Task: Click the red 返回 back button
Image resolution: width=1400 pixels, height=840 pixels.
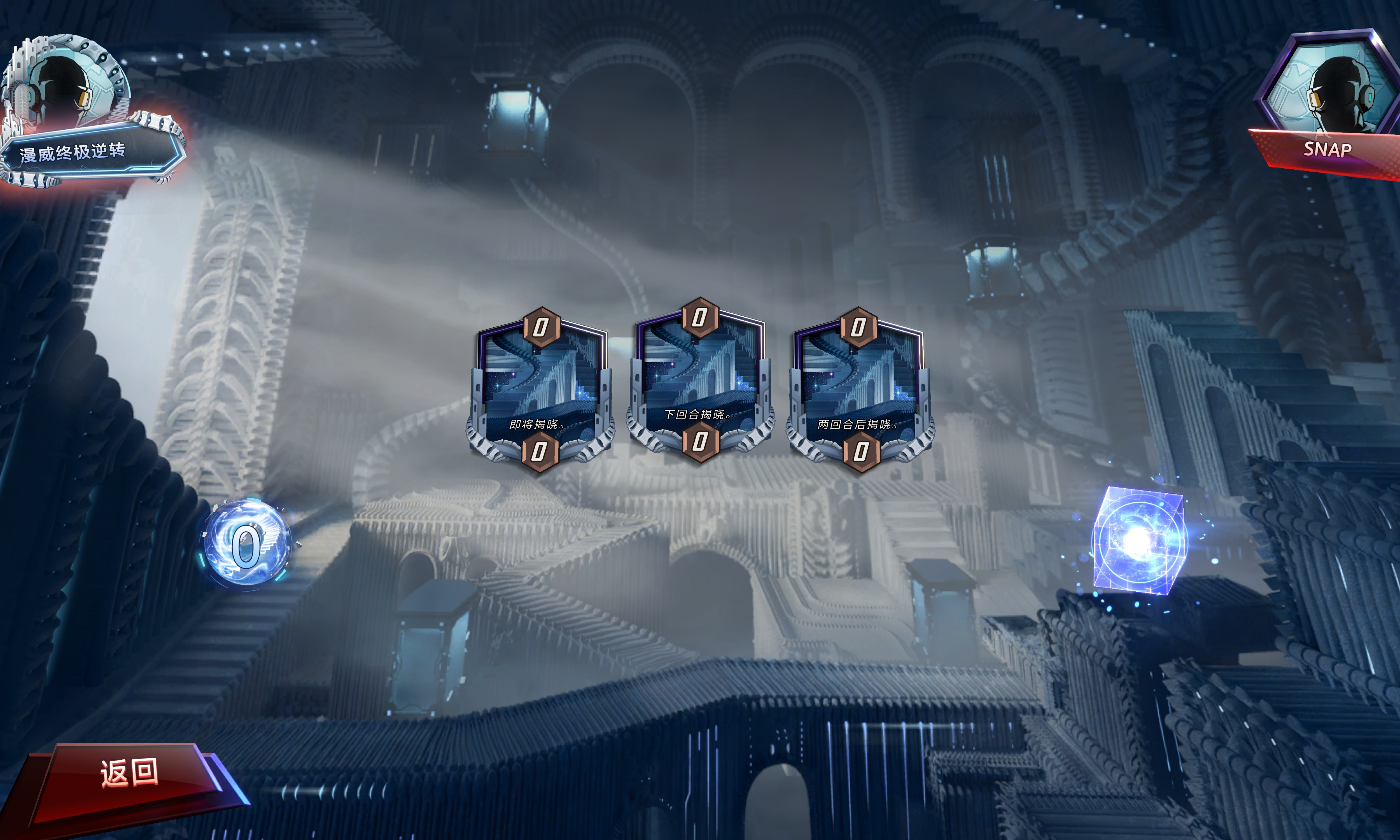Action: tap(129, 773)
